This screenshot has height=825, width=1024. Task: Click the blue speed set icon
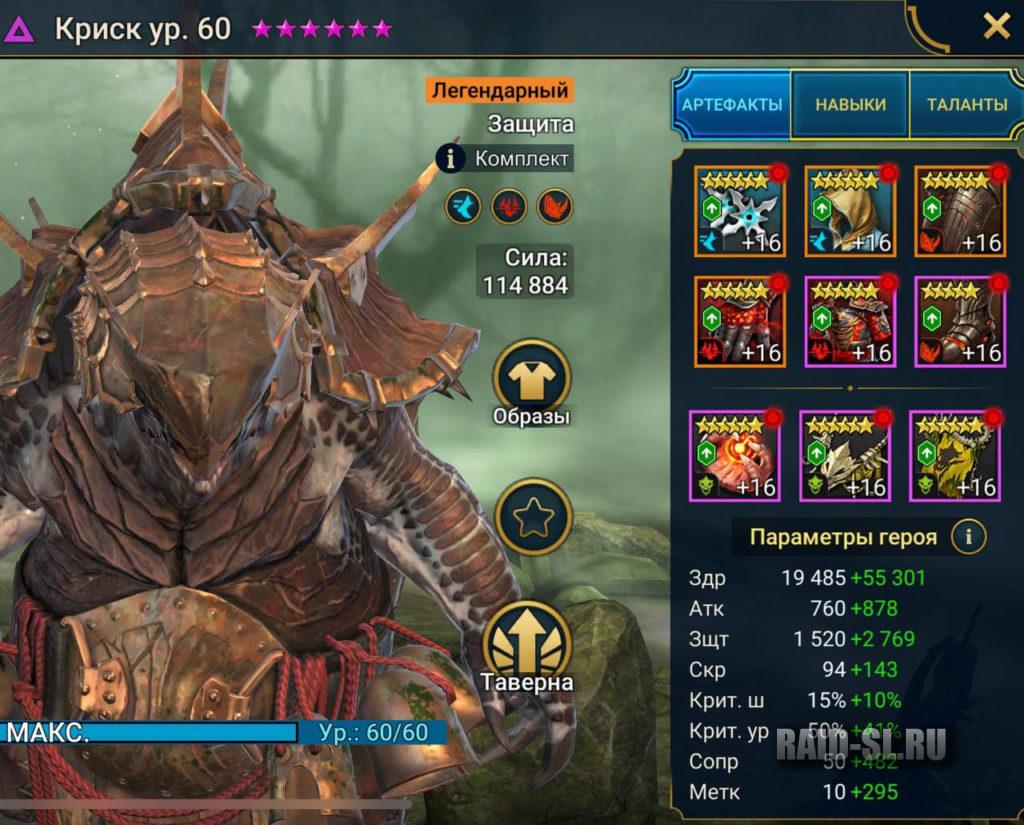pyautogui.click(x=463, y=207)
